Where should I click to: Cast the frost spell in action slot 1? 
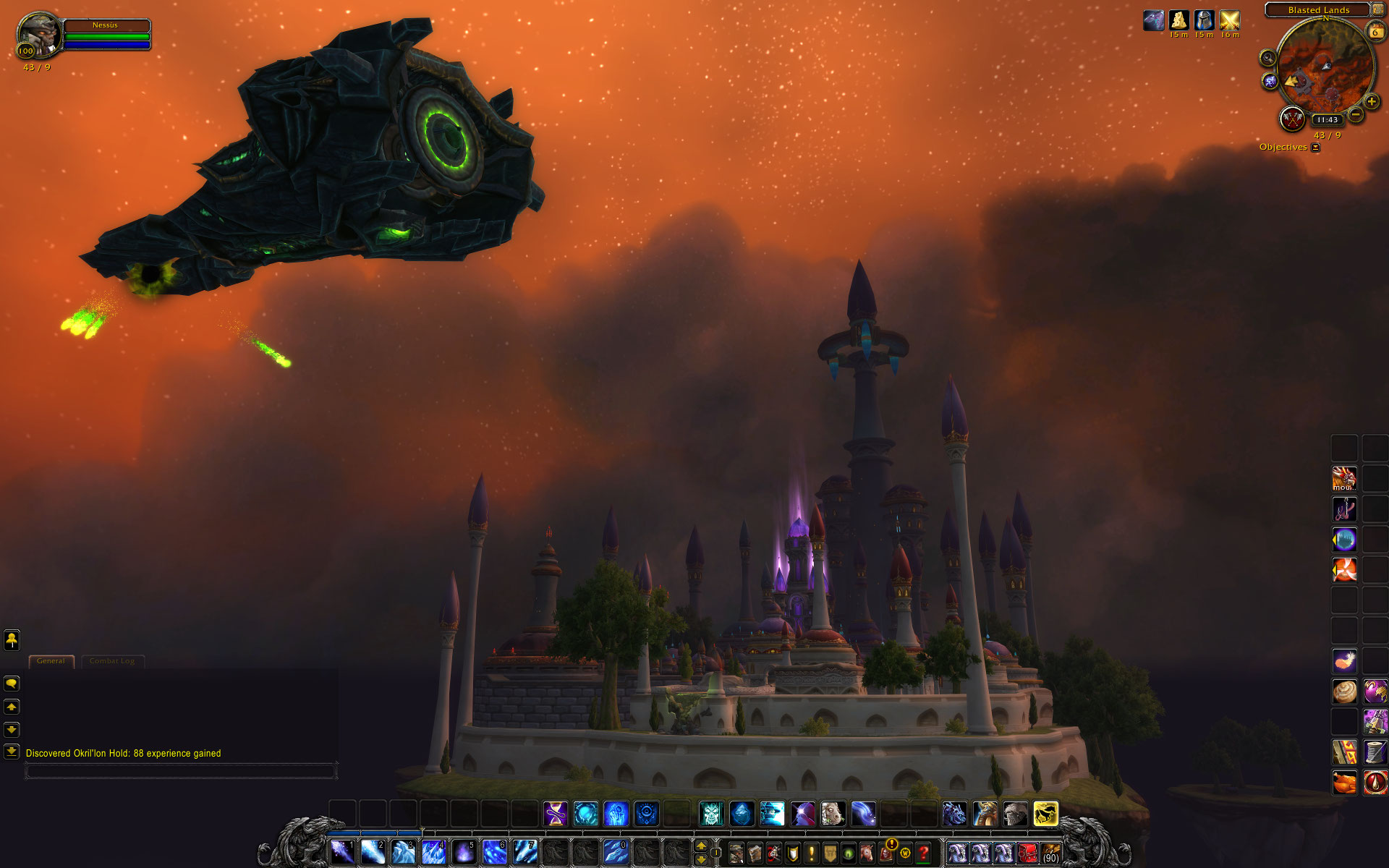tap(342, 852)
